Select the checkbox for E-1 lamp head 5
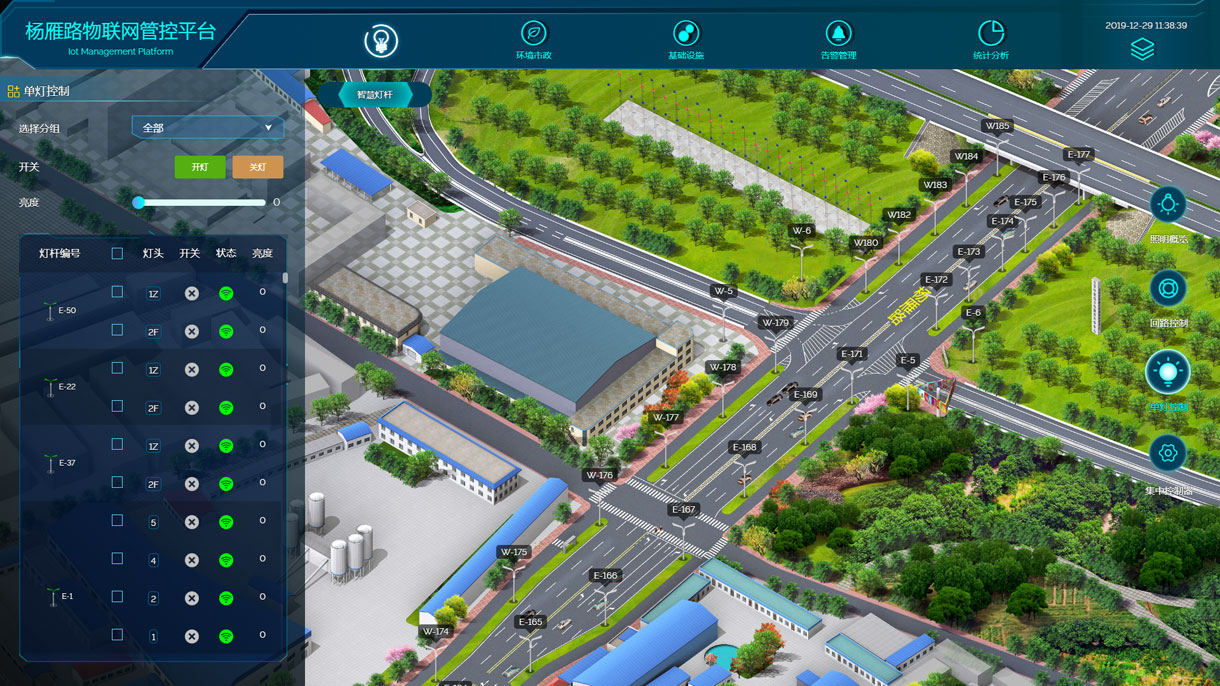 [x=117, y=521]
